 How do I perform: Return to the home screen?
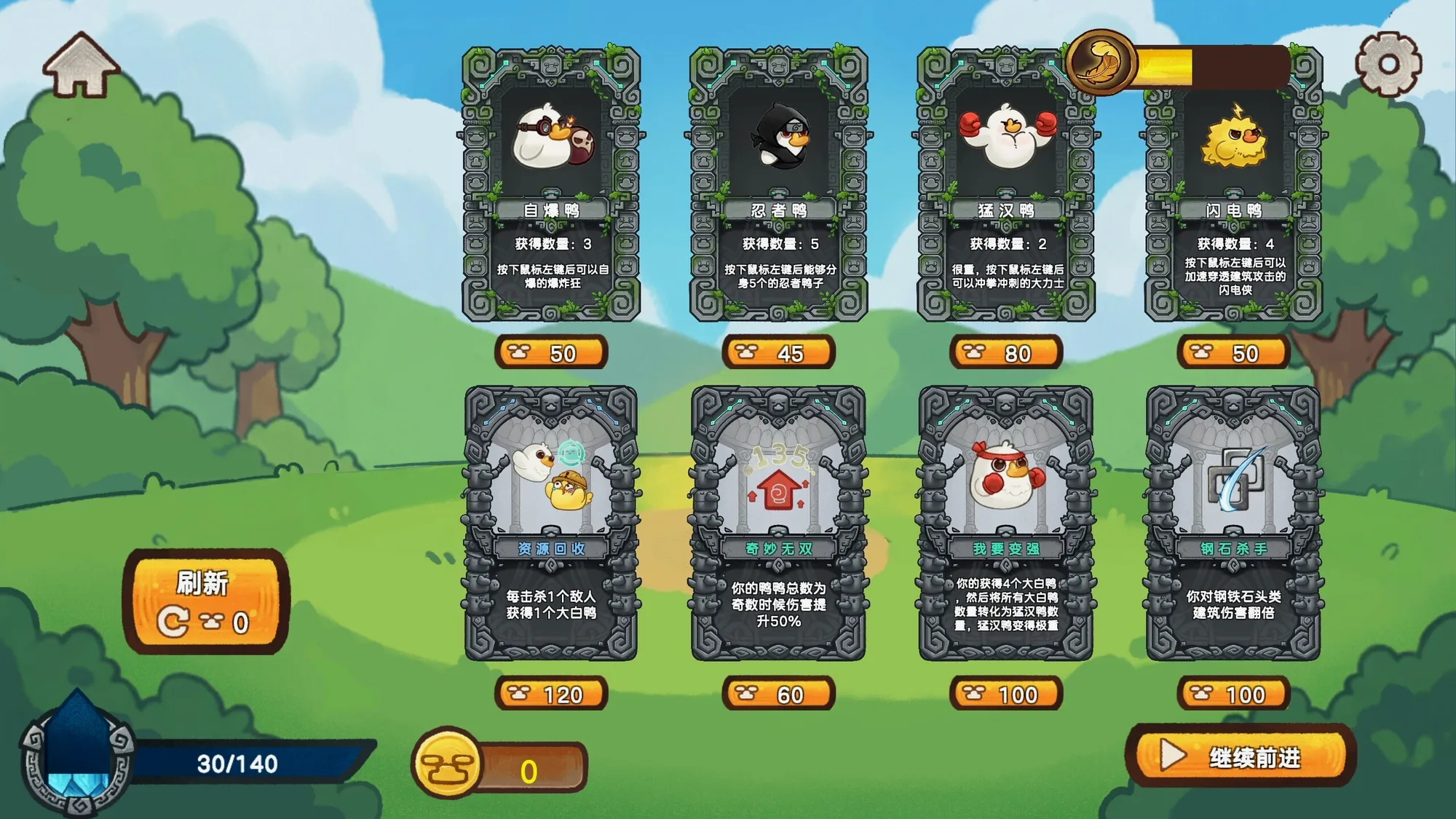coord(81,65)
